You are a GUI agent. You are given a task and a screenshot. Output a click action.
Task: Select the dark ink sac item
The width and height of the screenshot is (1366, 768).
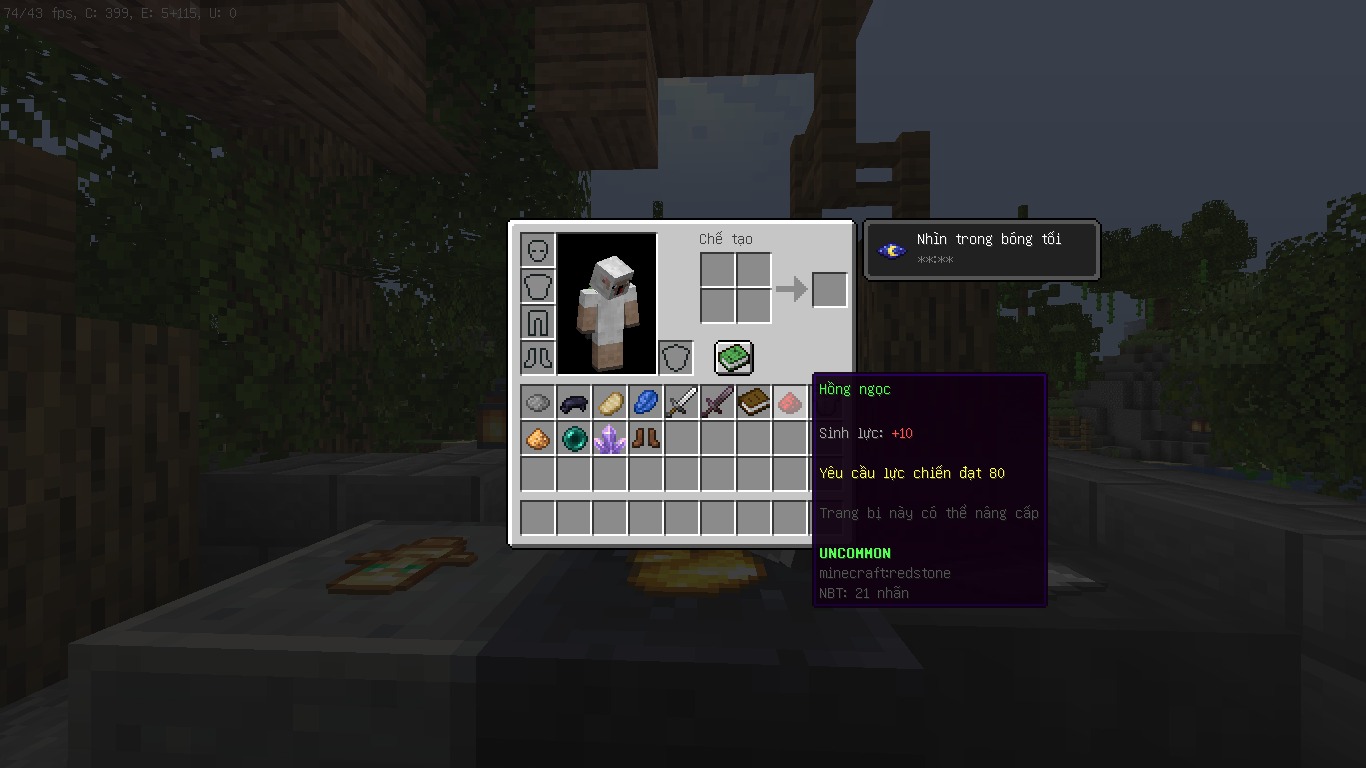coord(574,403)
